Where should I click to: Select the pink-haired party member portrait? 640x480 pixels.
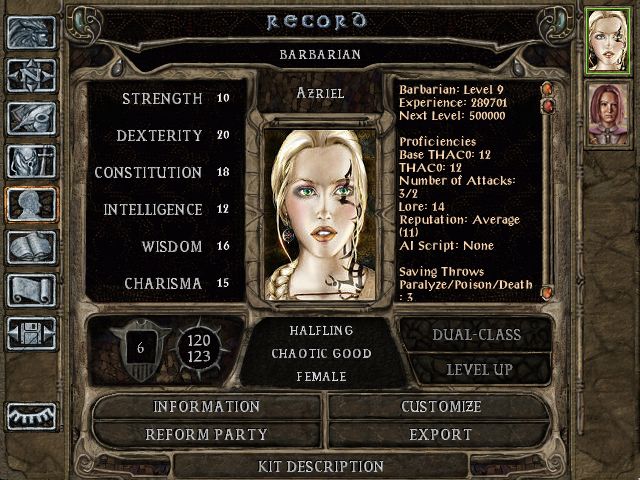click(606, 113)
